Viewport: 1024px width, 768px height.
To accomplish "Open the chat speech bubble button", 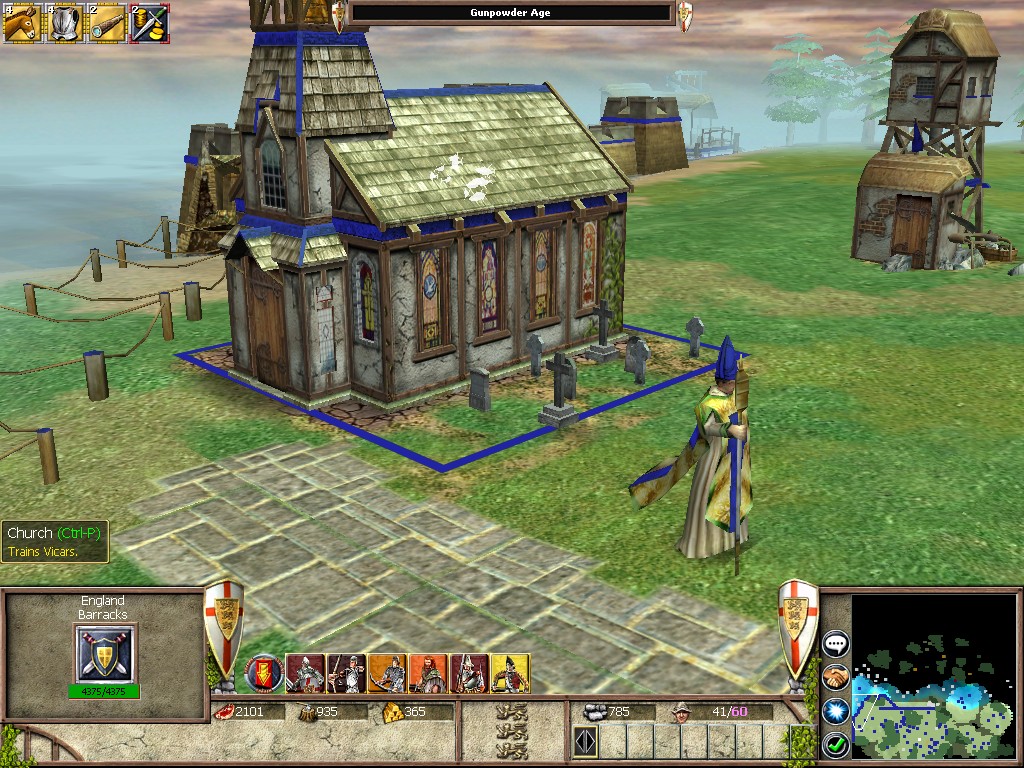I will click(835, 645).
